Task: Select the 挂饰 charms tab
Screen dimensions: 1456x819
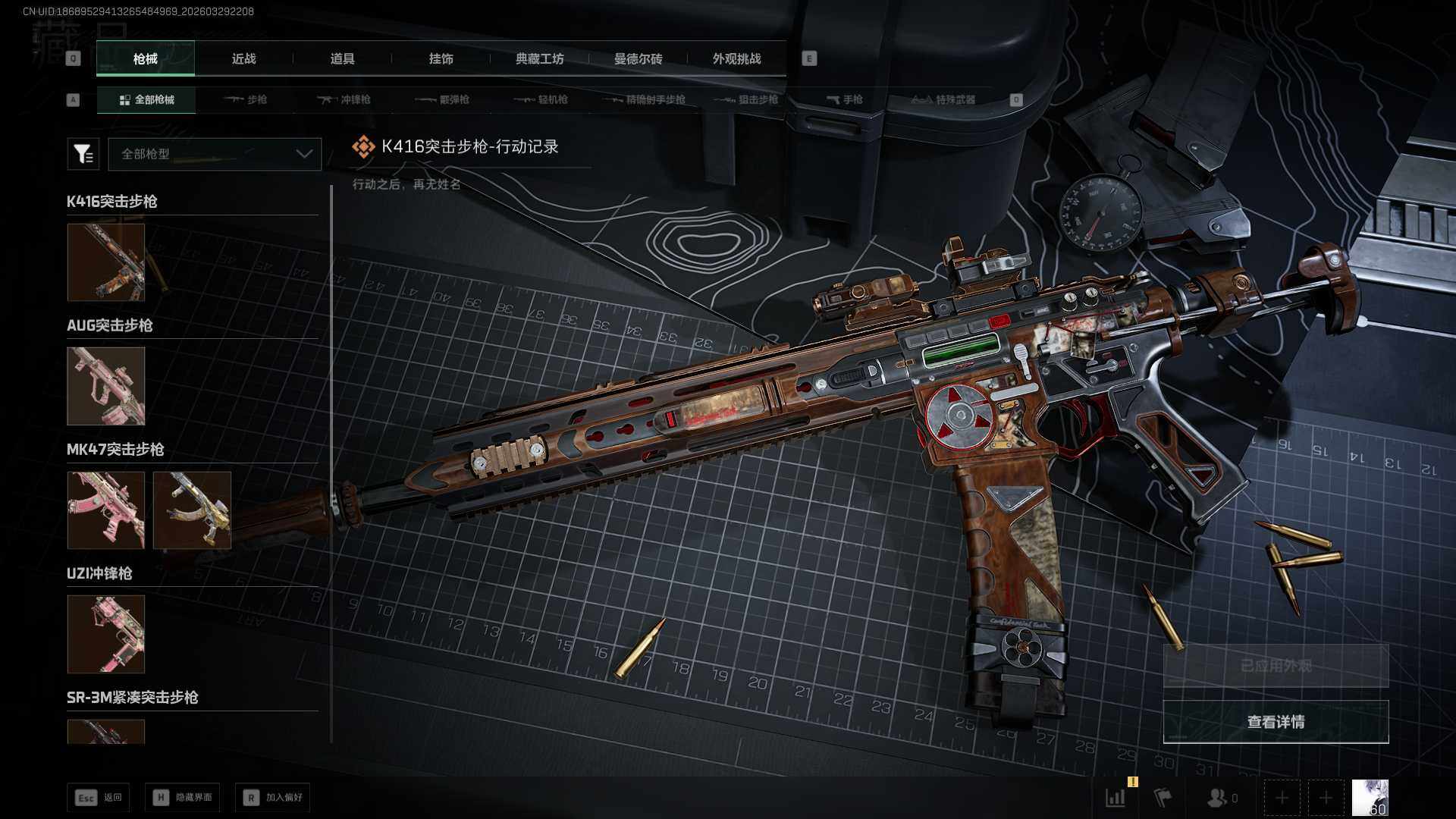Action: [441, 58]
